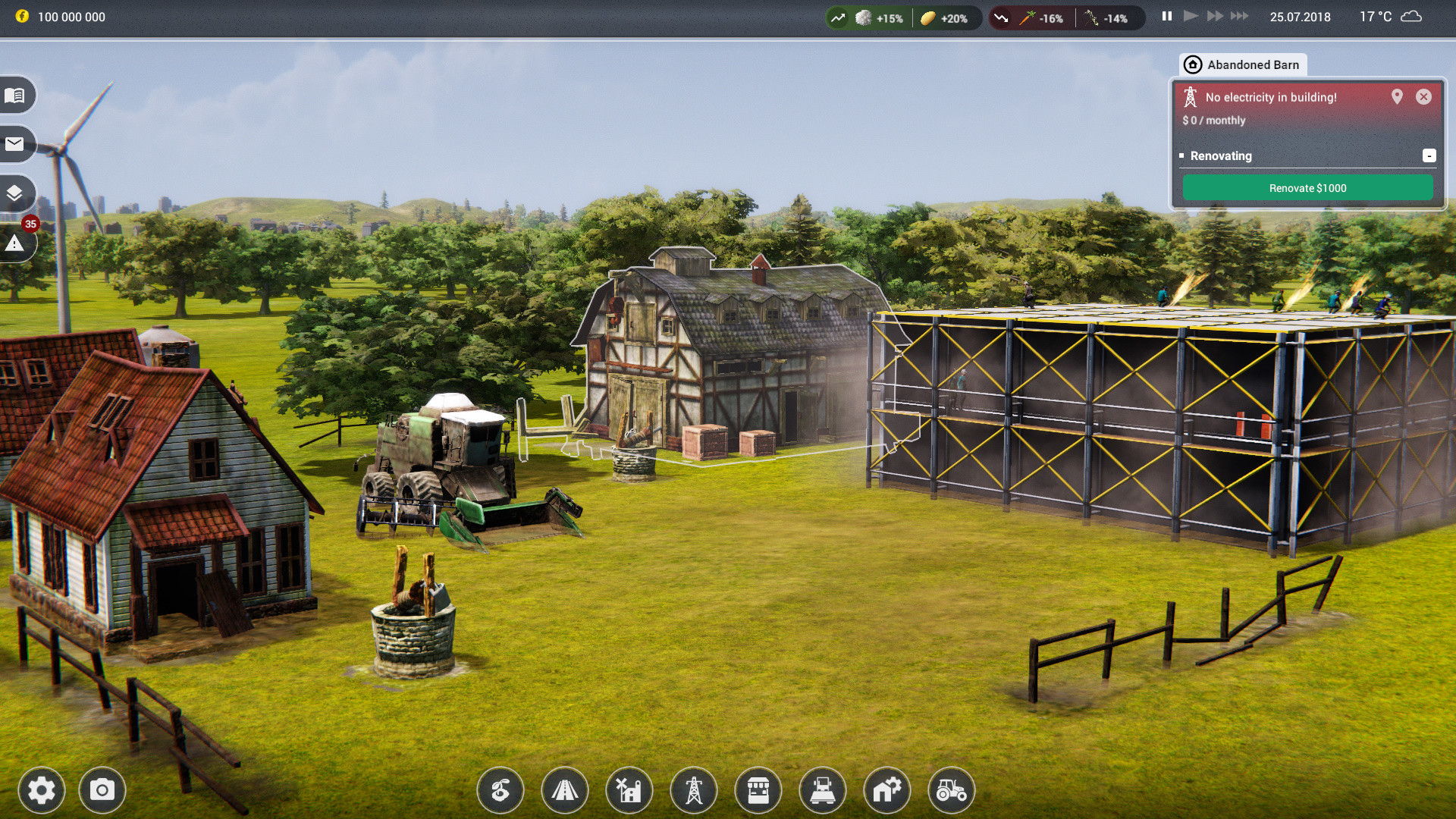Viewport: 1456px width, 819px height.
Task: Take a screenshot with camera tool
Action: (x=102, y=790)
